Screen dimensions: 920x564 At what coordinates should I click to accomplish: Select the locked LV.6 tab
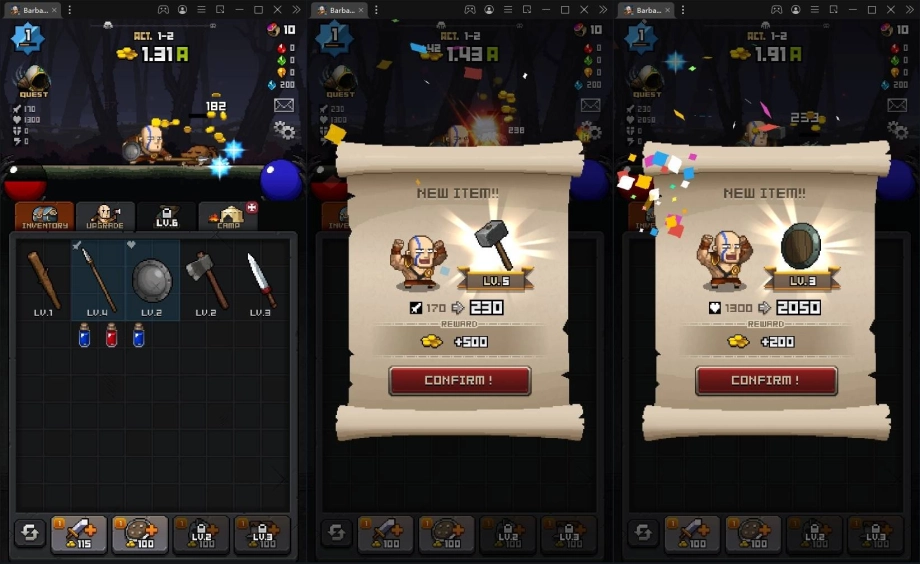pyautogui.click(x=166, y=216)
